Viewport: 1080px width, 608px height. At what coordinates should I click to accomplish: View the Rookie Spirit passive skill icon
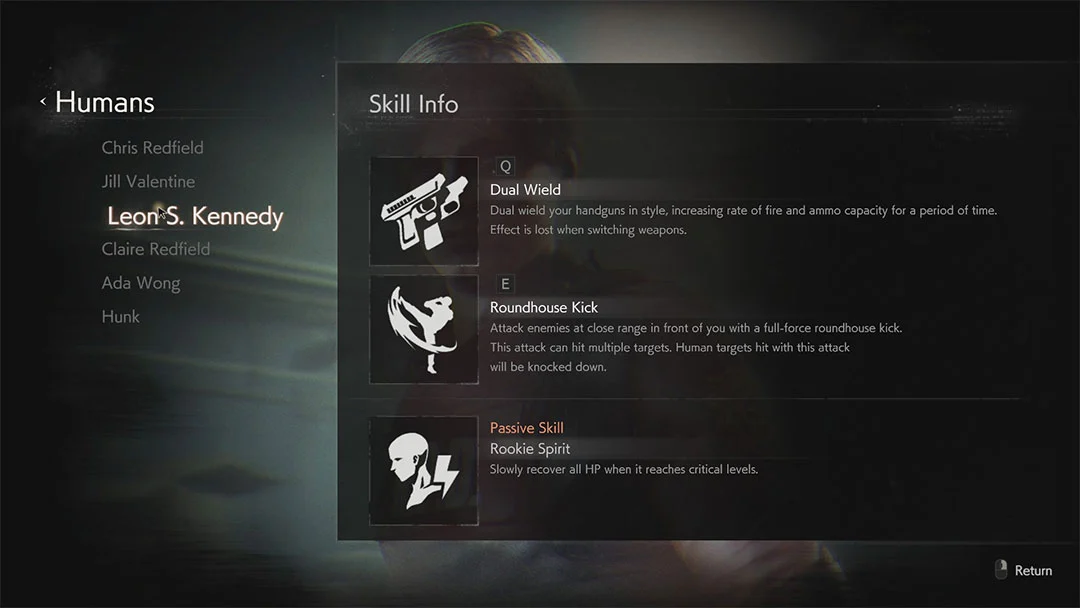(x=424, y=471)
